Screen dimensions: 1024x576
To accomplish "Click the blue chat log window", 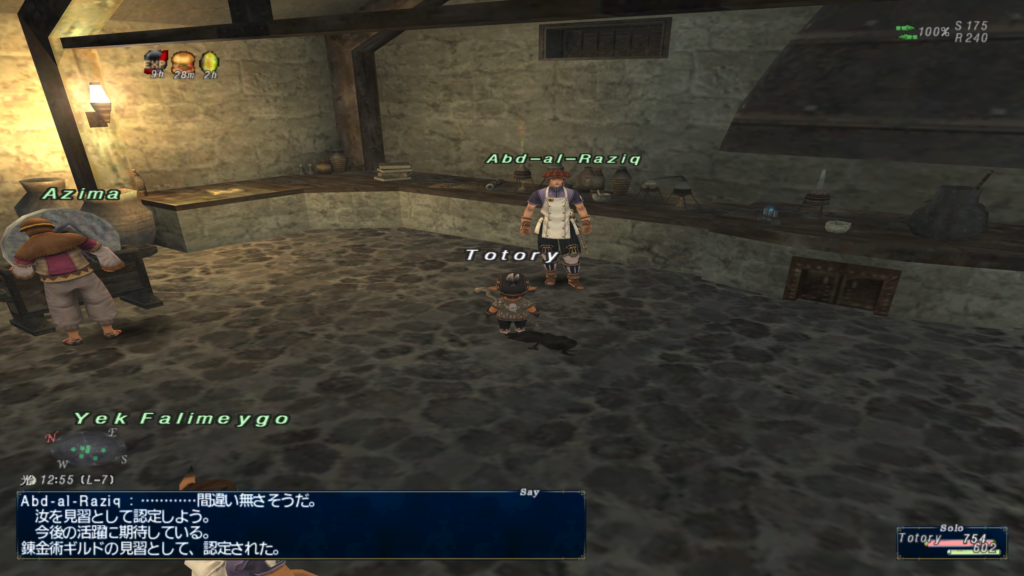I will pos(300,524).
